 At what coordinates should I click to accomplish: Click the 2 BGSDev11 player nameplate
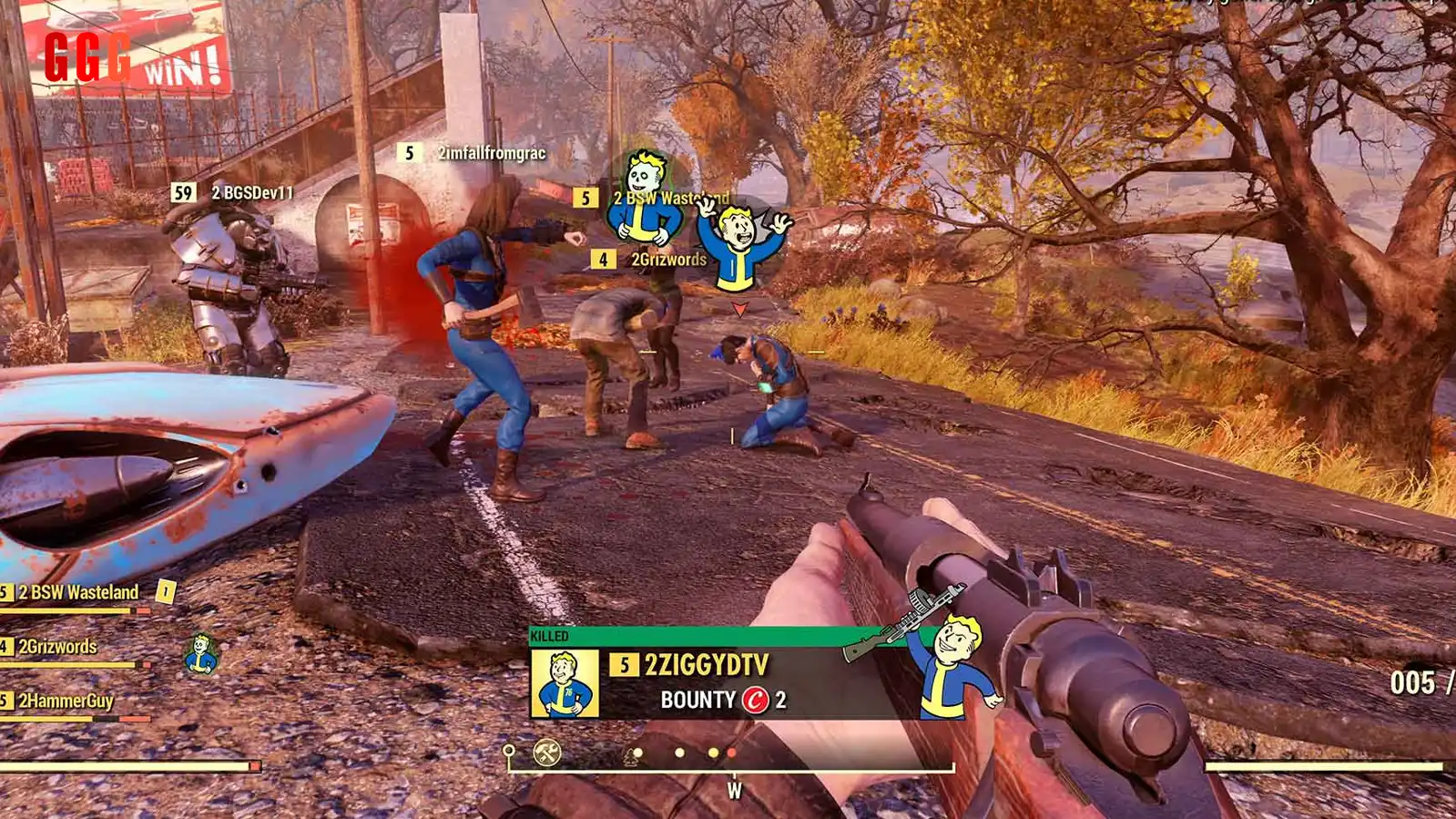(x=252, y=192)
